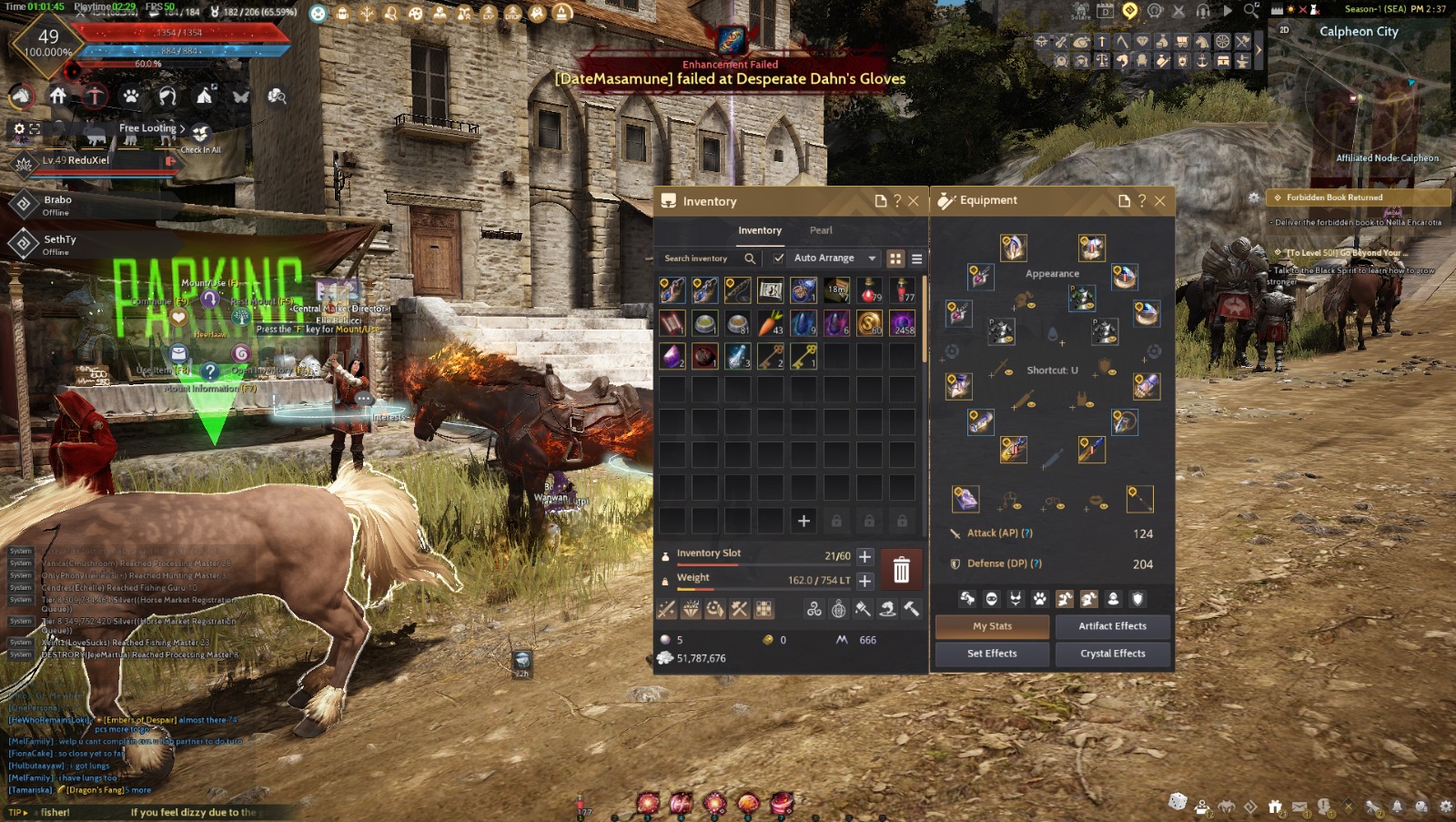Expand inventory slots with the plus button
Image resolution: width=1456 pixels, height=822 pixels.
pyautogui.click(x=864, y=556)
